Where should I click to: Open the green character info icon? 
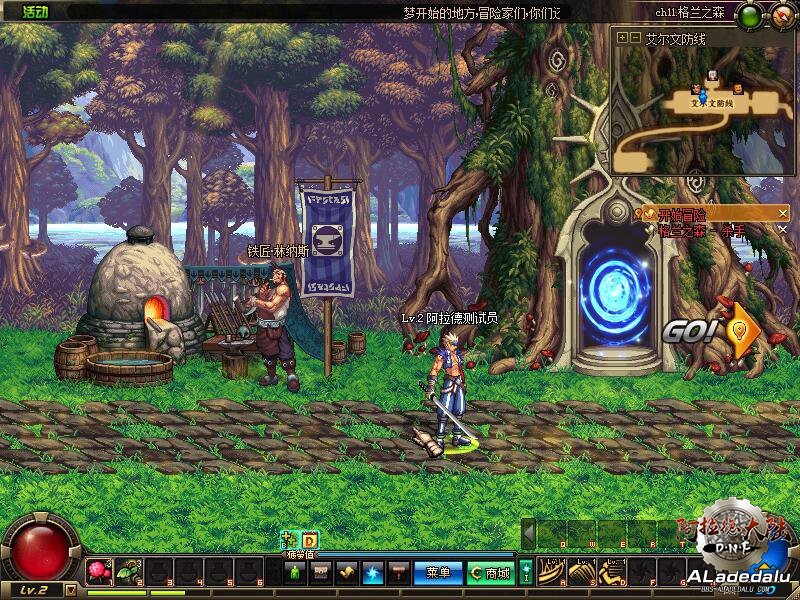click(296, 573)
